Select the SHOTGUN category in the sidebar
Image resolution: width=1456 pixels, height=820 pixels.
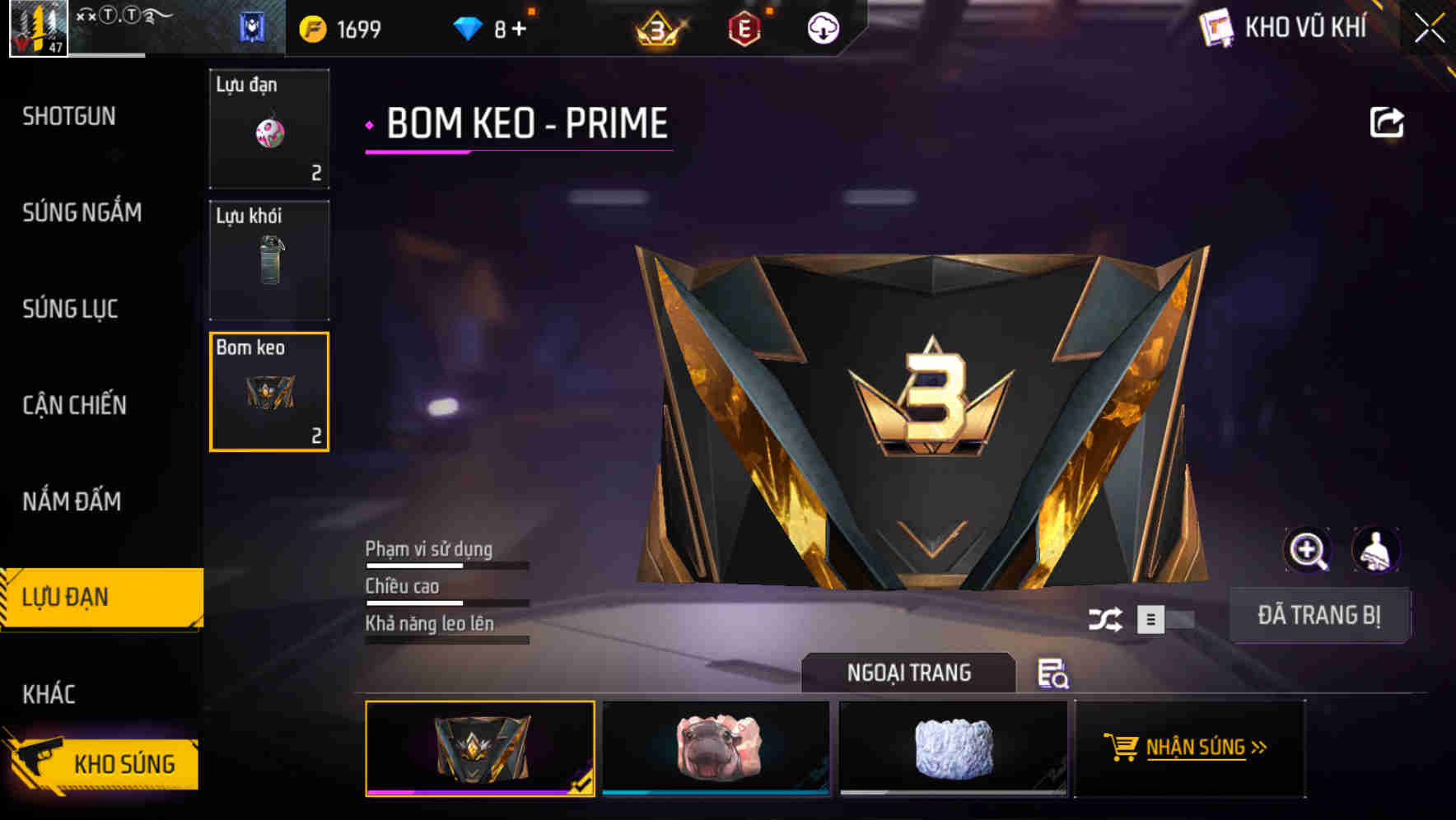68,116
